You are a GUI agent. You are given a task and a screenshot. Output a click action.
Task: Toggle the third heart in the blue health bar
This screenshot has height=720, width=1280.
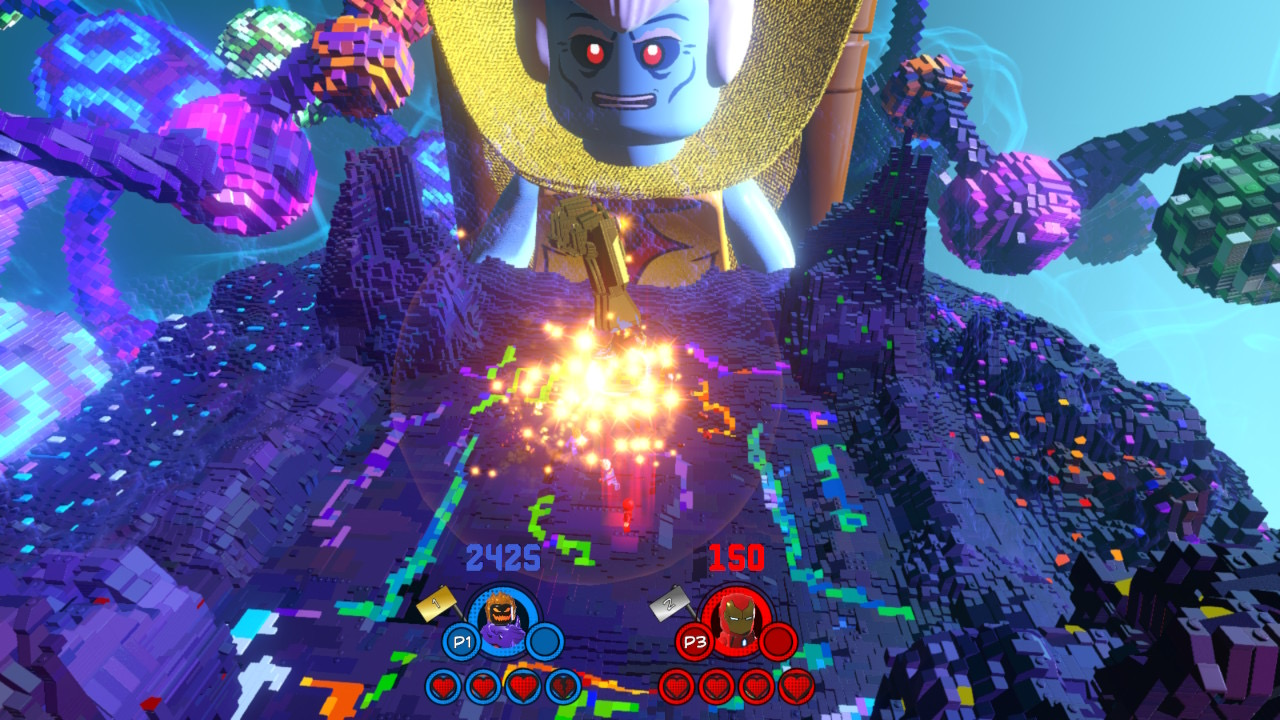click(x=522, y=688)
